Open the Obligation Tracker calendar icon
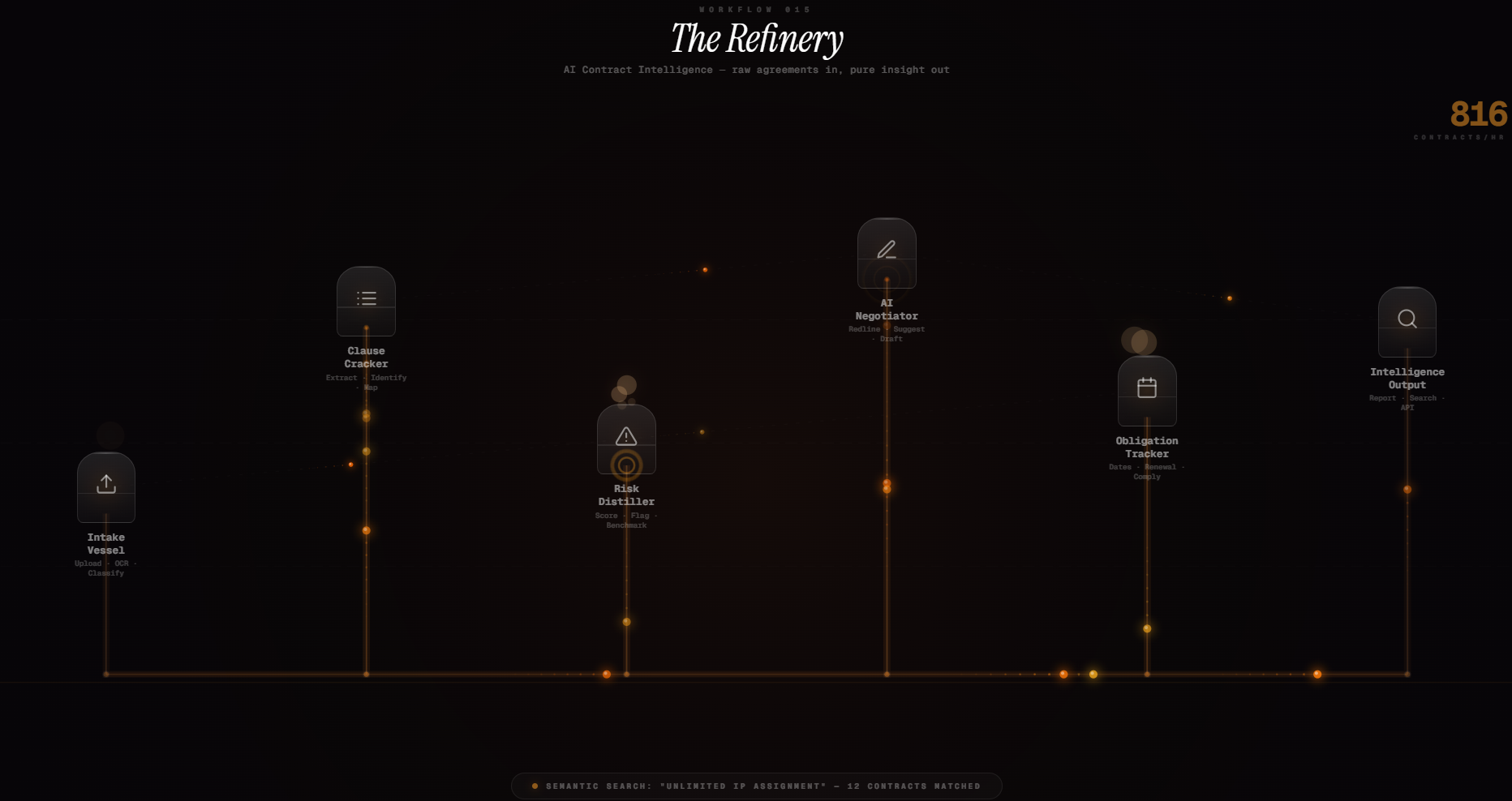Image resolution: width=1512 pixels, height=801 pixels. click(x=1146, y=388)
